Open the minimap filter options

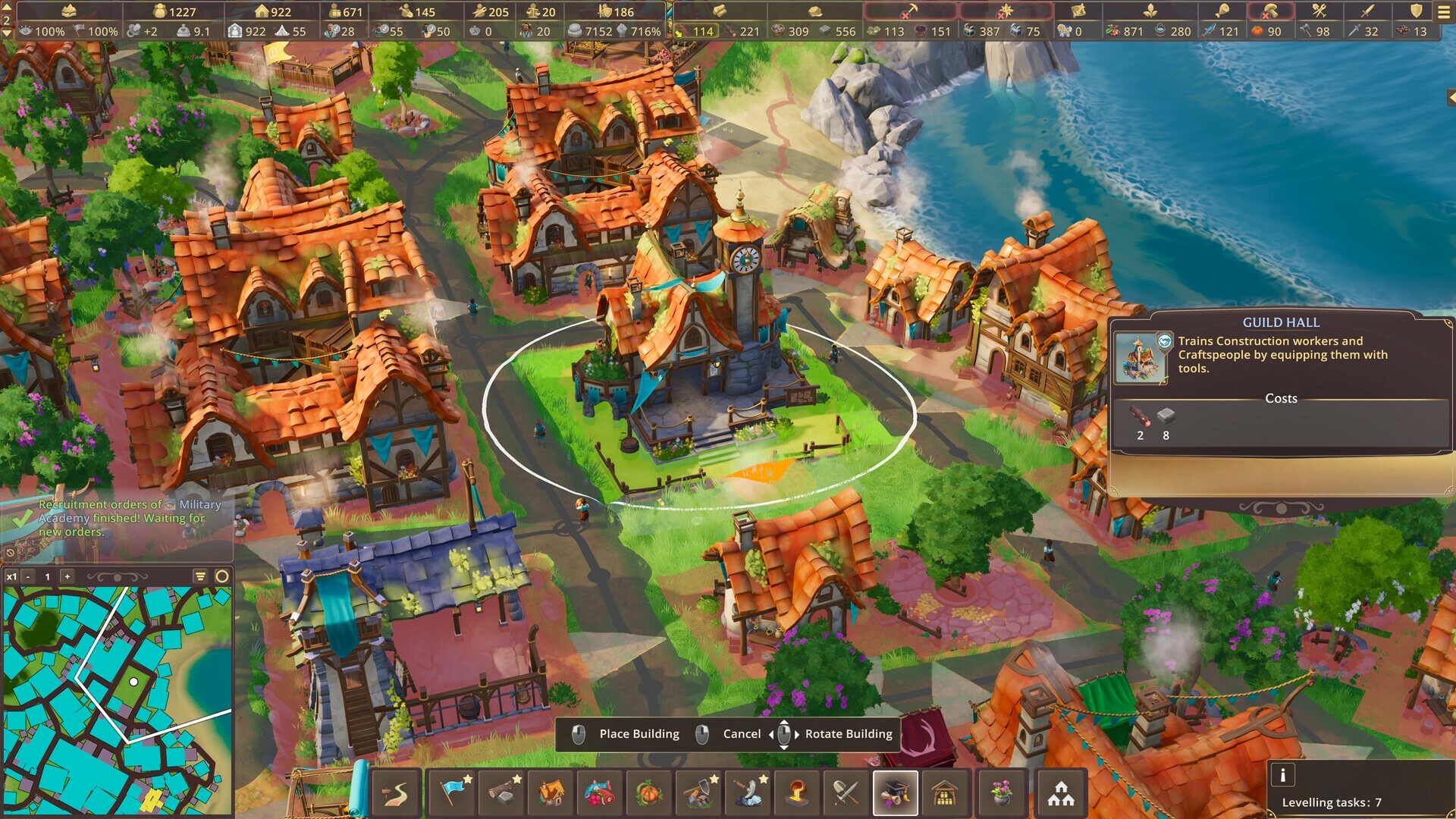pyautogui.click(x=200, y=576)
